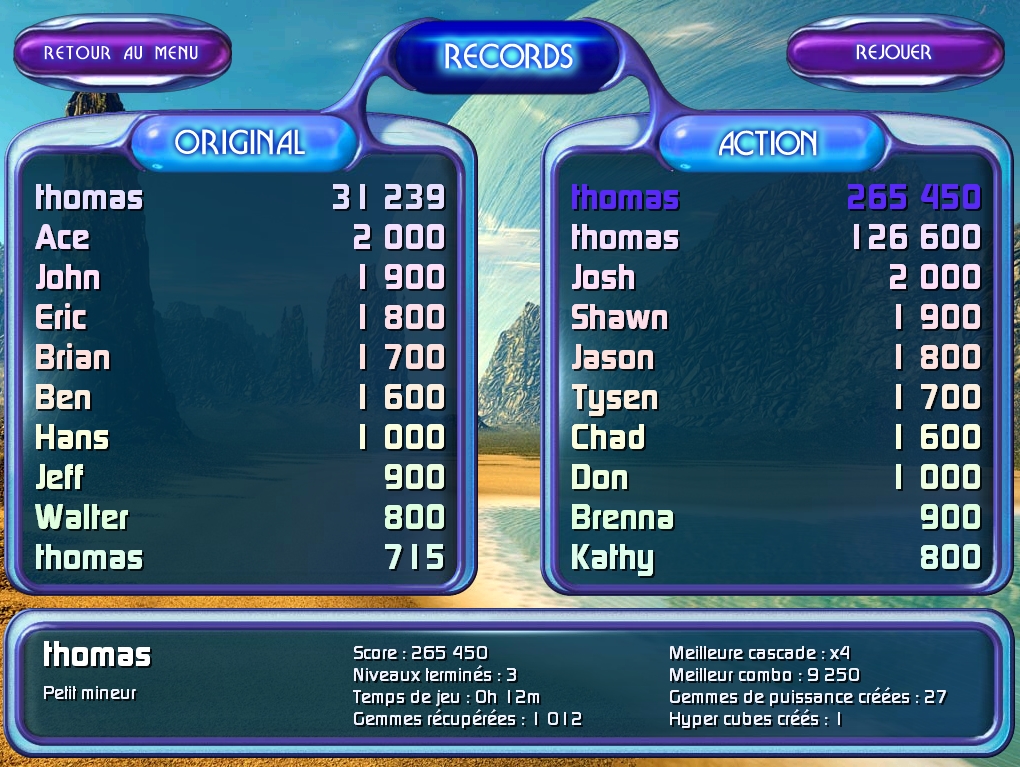This screenshot has width=1020, height=767.
Task: Select Josh's 2 000 Action record
Action: tap(775, 278)
